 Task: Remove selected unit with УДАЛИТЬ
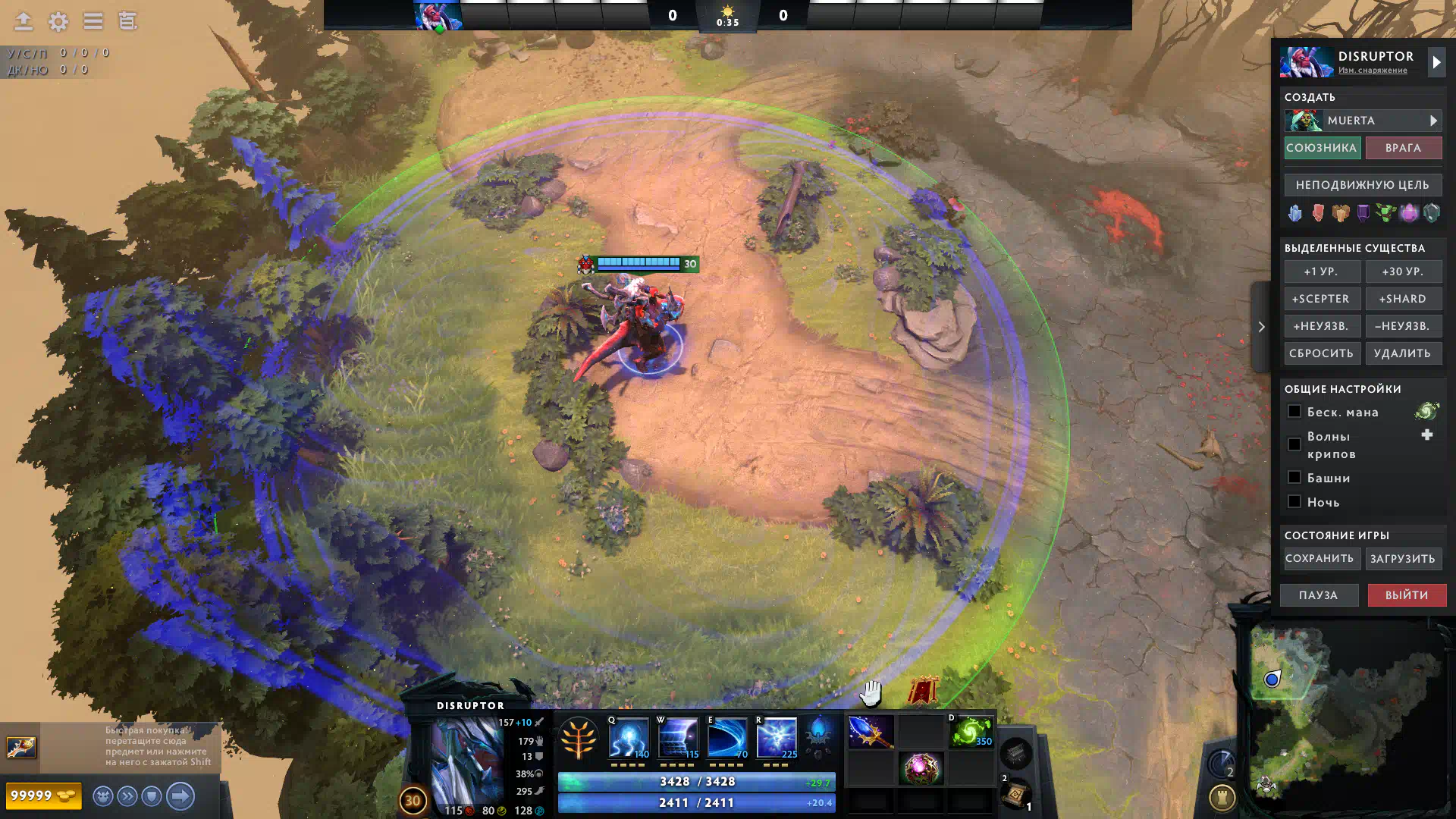coord(1403,353)
